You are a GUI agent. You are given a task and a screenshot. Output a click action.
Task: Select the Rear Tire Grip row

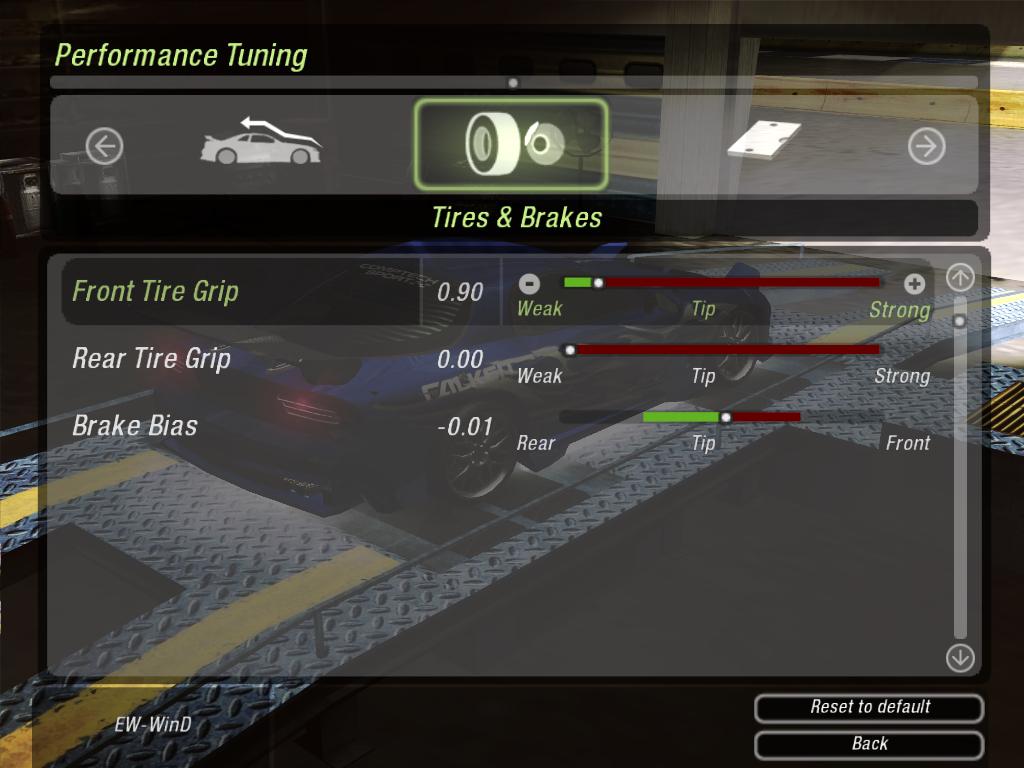click(152, 359)
